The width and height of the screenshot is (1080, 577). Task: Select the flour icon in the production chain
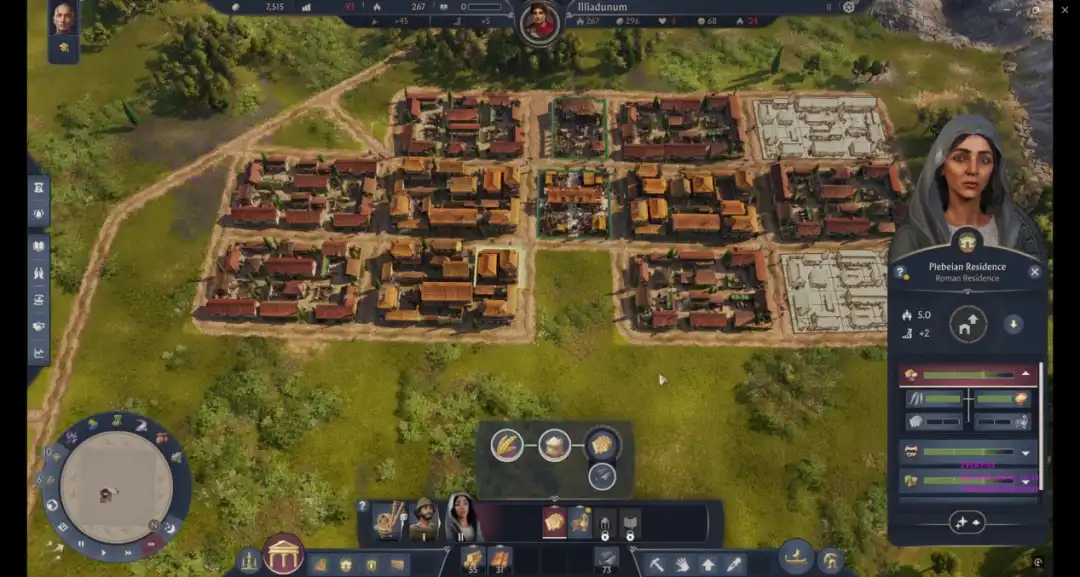tap(555, 444)
